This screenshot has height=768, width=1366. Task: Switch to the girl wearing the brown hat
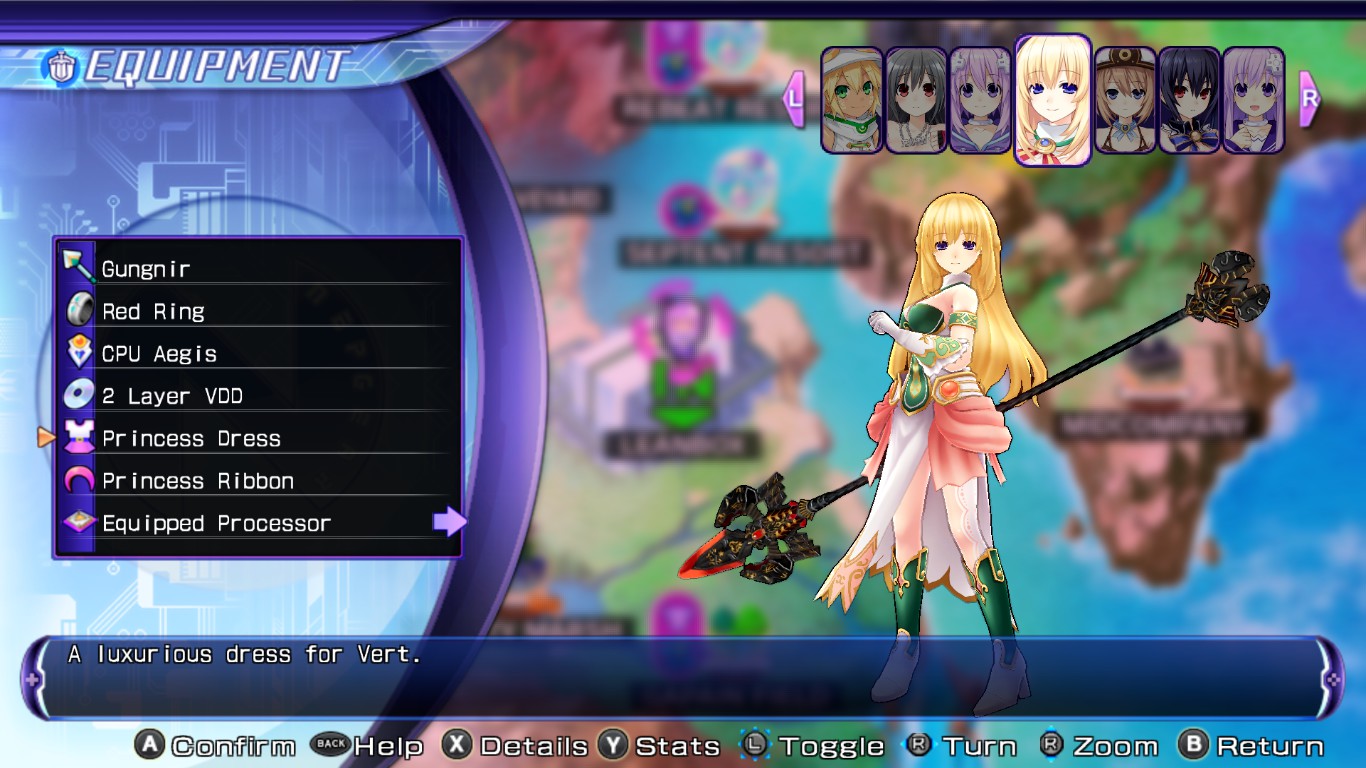point(1125,100)
